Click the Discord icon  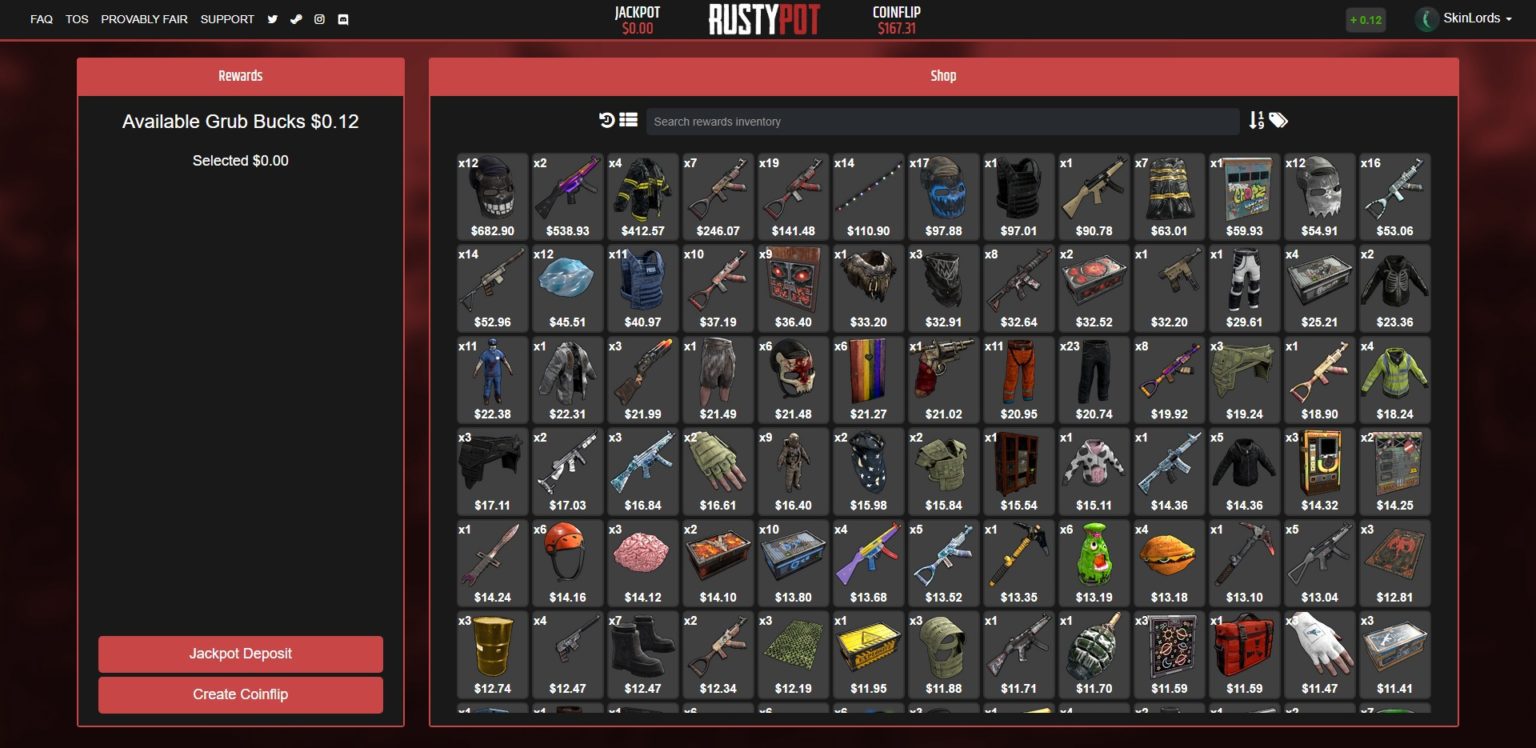click(343, 19)
